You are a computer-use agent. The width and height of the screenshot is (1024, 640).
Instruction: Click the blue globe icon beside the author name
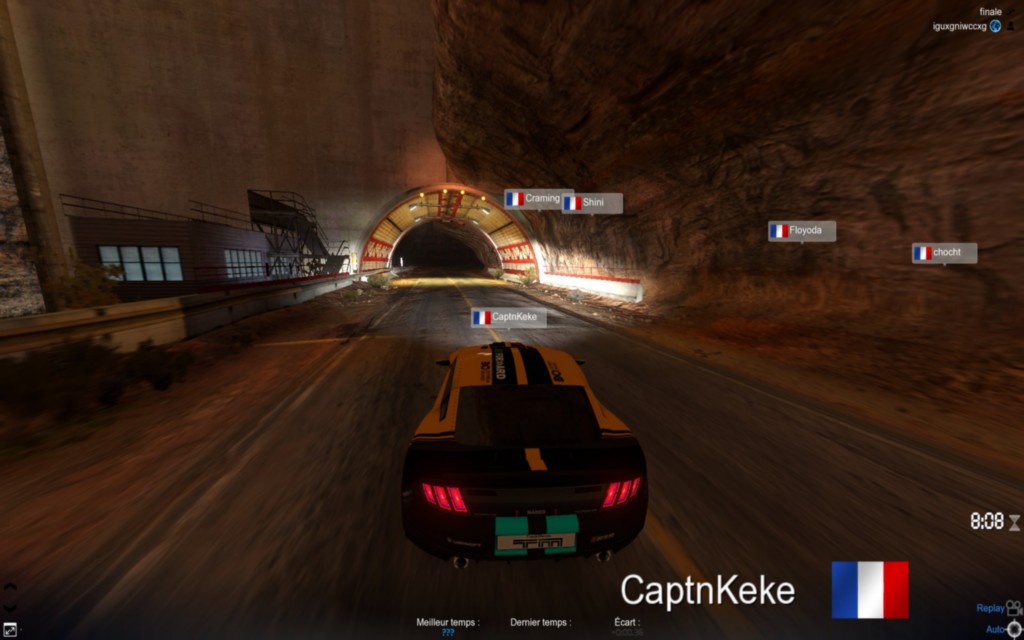point(996,26)
